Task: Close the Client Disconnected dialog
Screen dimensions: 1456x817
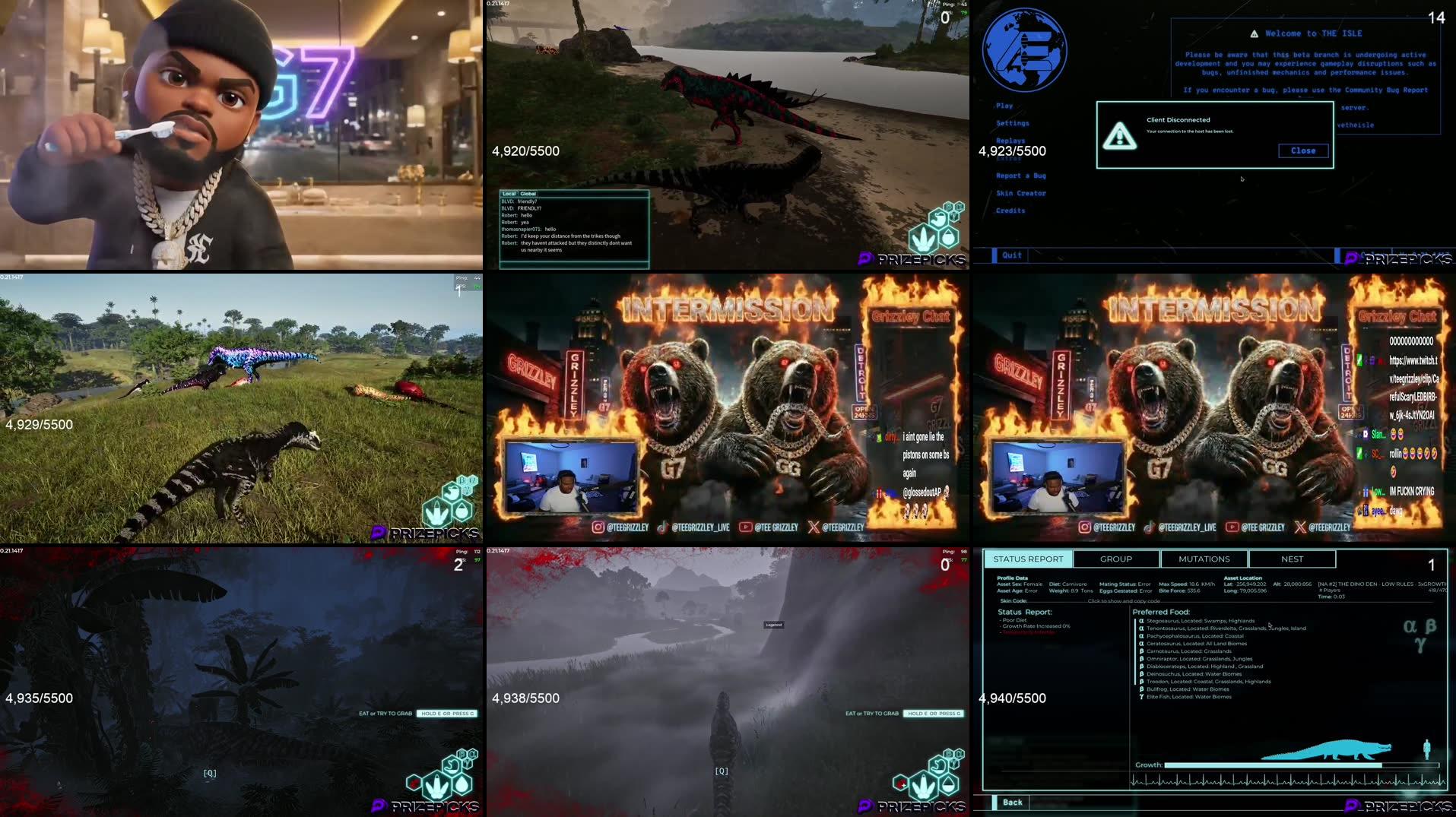Action: [1303, 150]
